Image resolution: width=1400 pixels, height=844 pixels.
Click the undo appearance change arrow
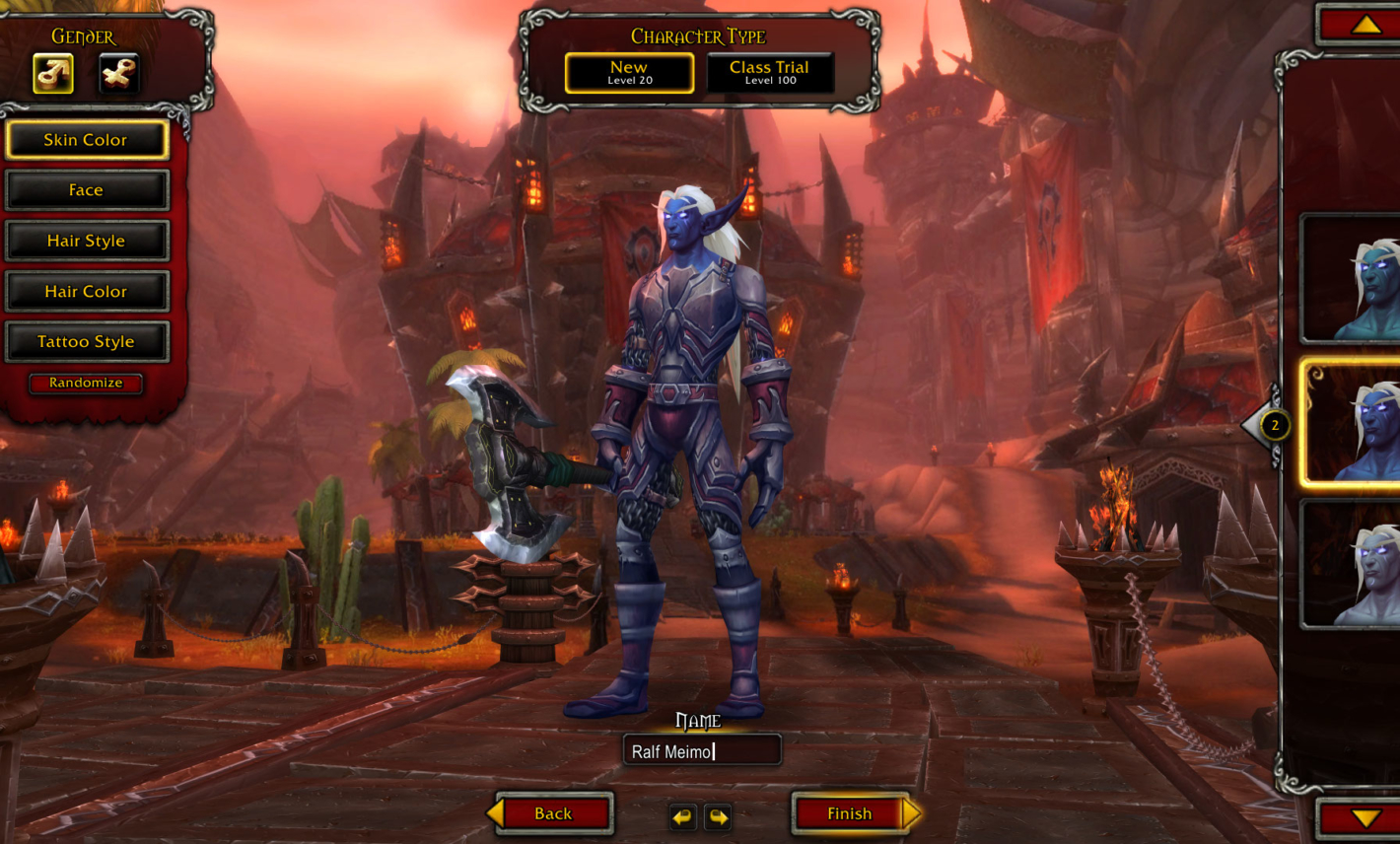pos(683,816)
